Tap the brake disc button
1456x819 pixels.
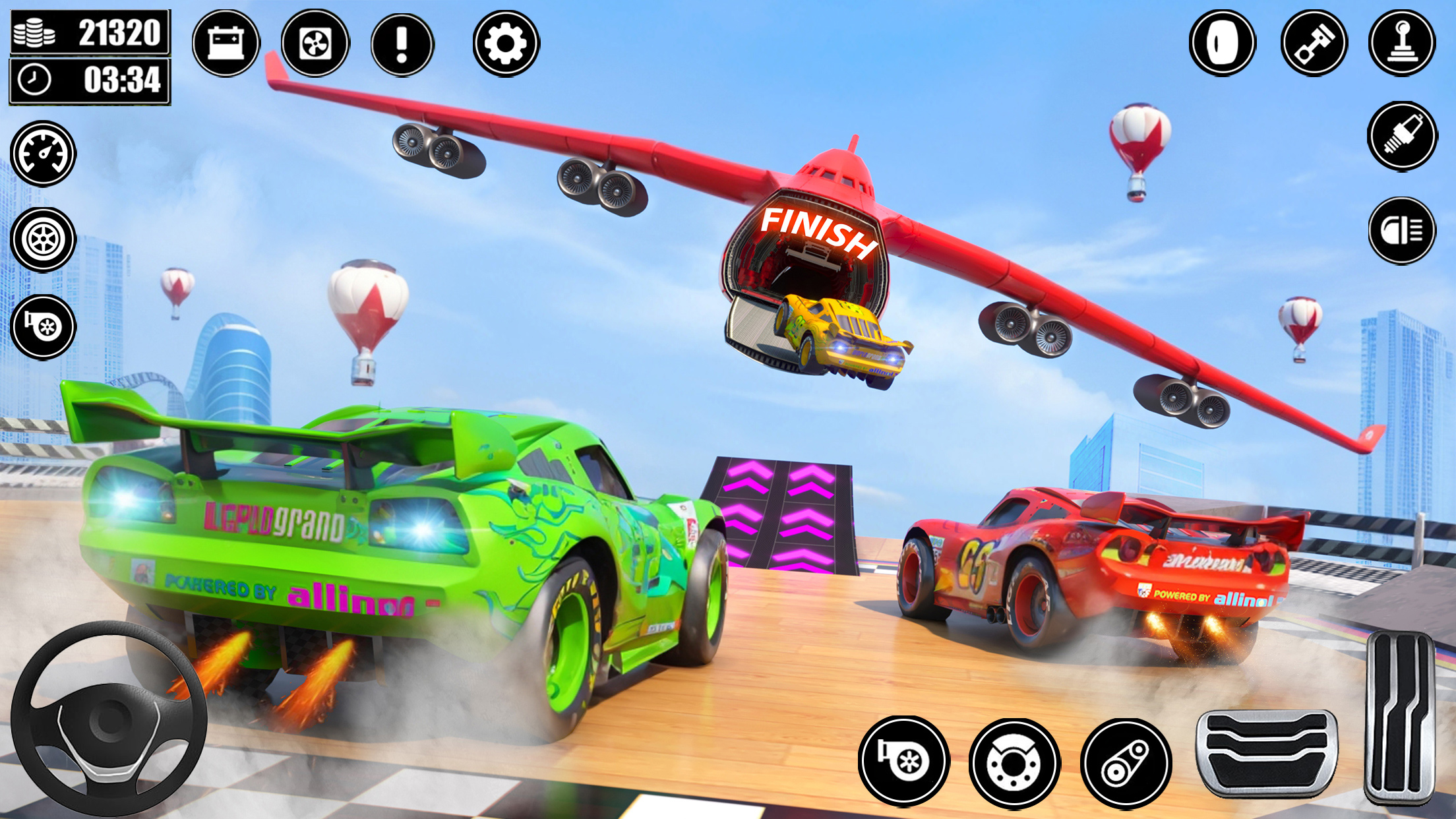(1014, 763)
